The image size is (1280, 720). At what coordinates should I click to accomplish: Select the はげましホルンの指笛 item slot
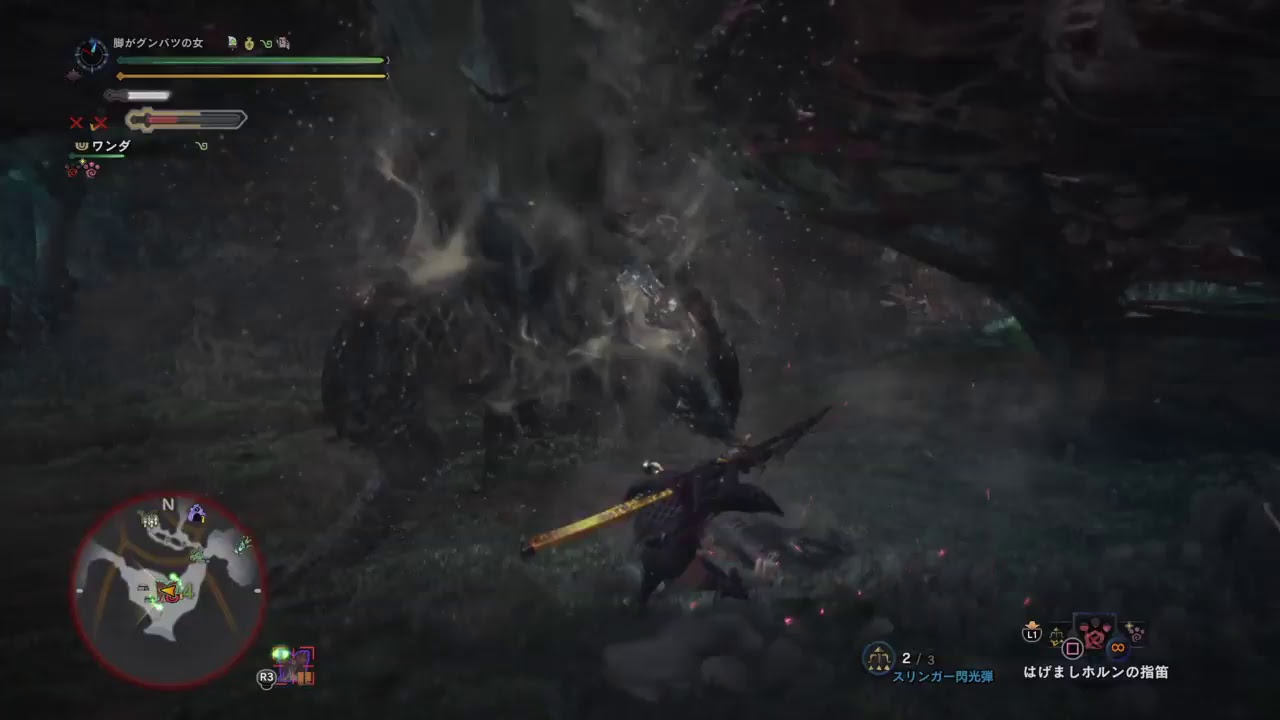coord(1096,635)
